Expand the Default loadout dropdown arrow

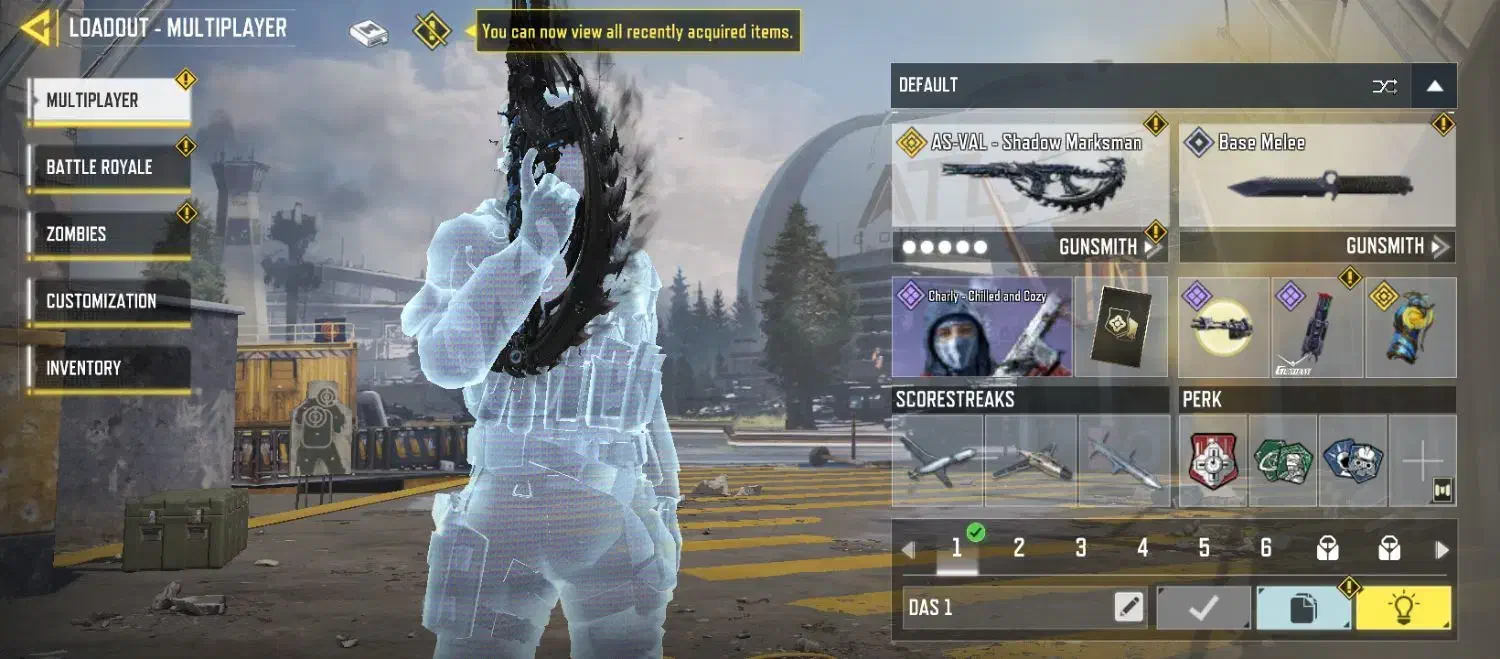(1434, 86)
